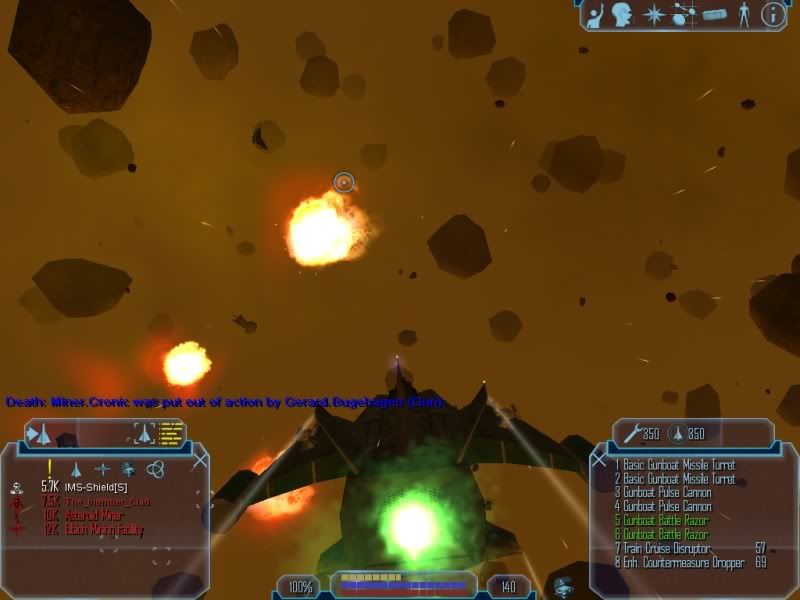Toggle the first Basic Gunboat Missile Turret
Screen dimensions: 800x600
[x=675, y=464]
